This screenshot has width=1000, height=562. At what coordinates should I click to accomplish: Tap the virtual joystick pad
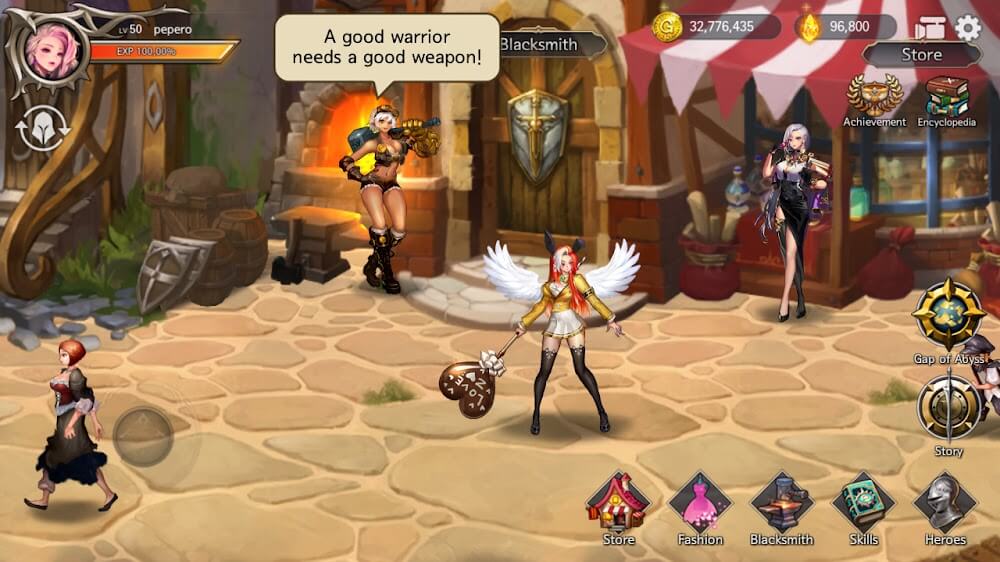pyautogui.click(x=143, y=436)
